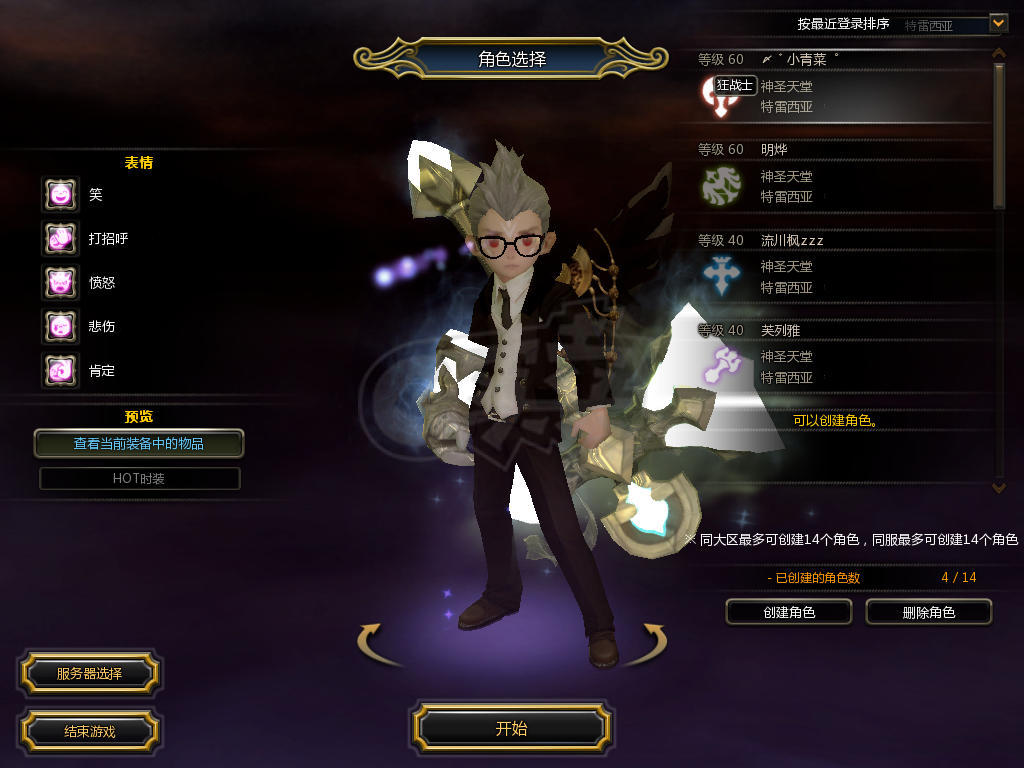Play the 愤怒 angry emote
The height and width of the screenshot is (768, 1024).
[x=60, y=282]
